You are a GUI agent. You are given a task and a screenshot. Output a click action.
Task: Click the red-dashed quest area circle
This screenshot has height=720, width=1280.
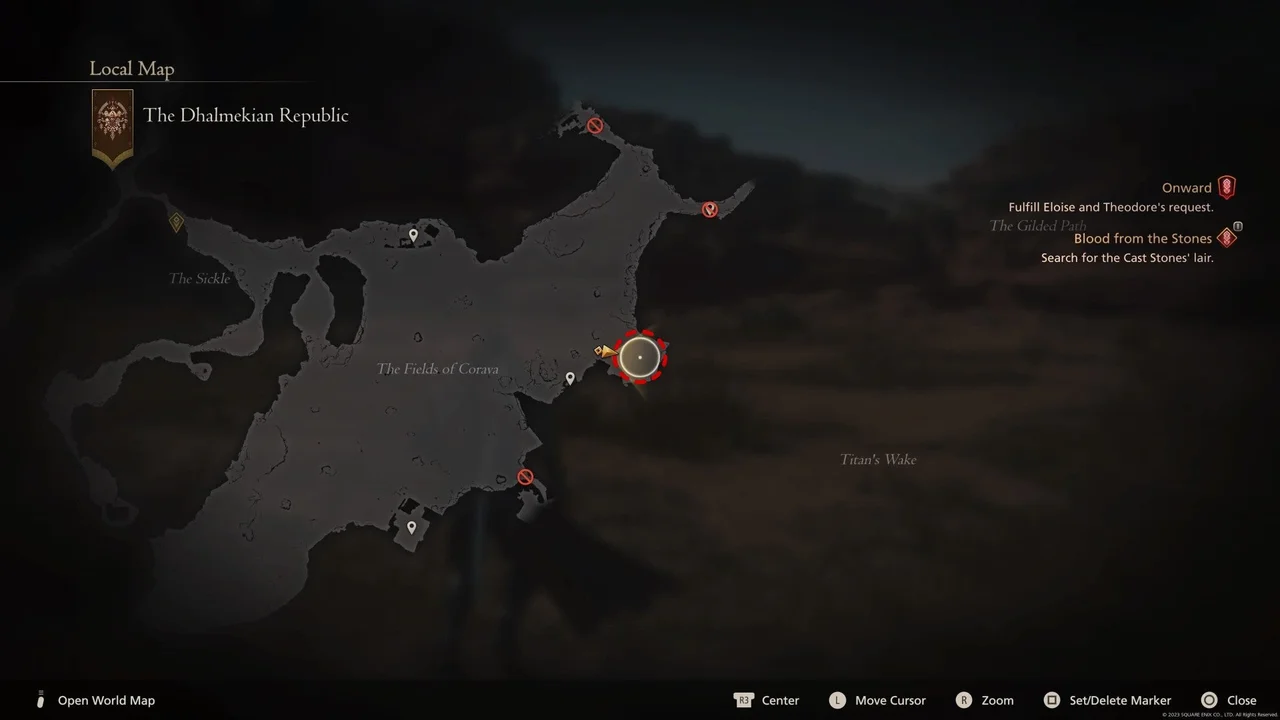tap(640, 357)
